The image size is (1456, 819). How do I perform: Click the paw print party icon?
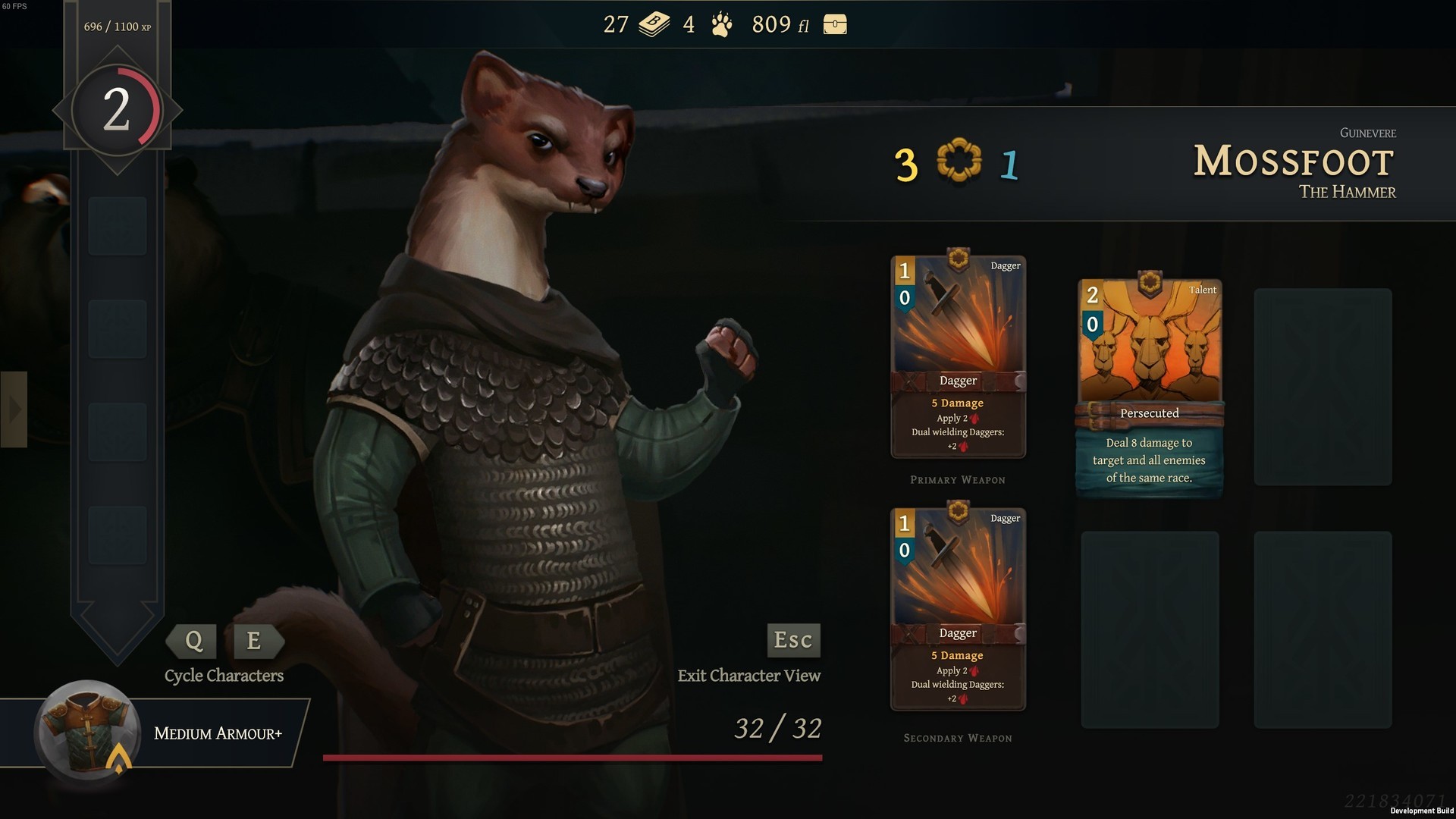721,25
